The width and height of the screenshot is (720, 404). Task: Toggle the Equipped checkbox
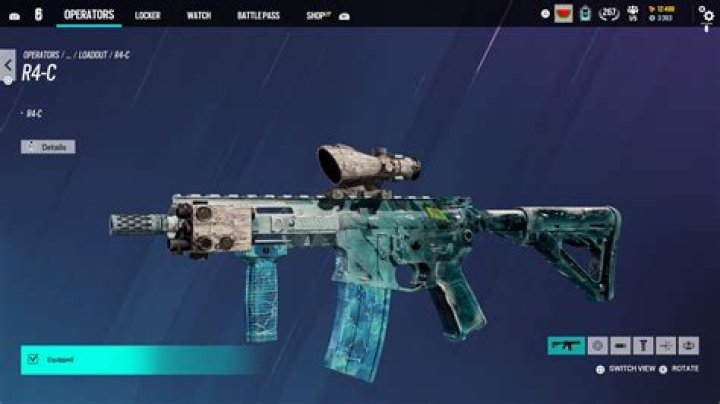click(33, 358)
